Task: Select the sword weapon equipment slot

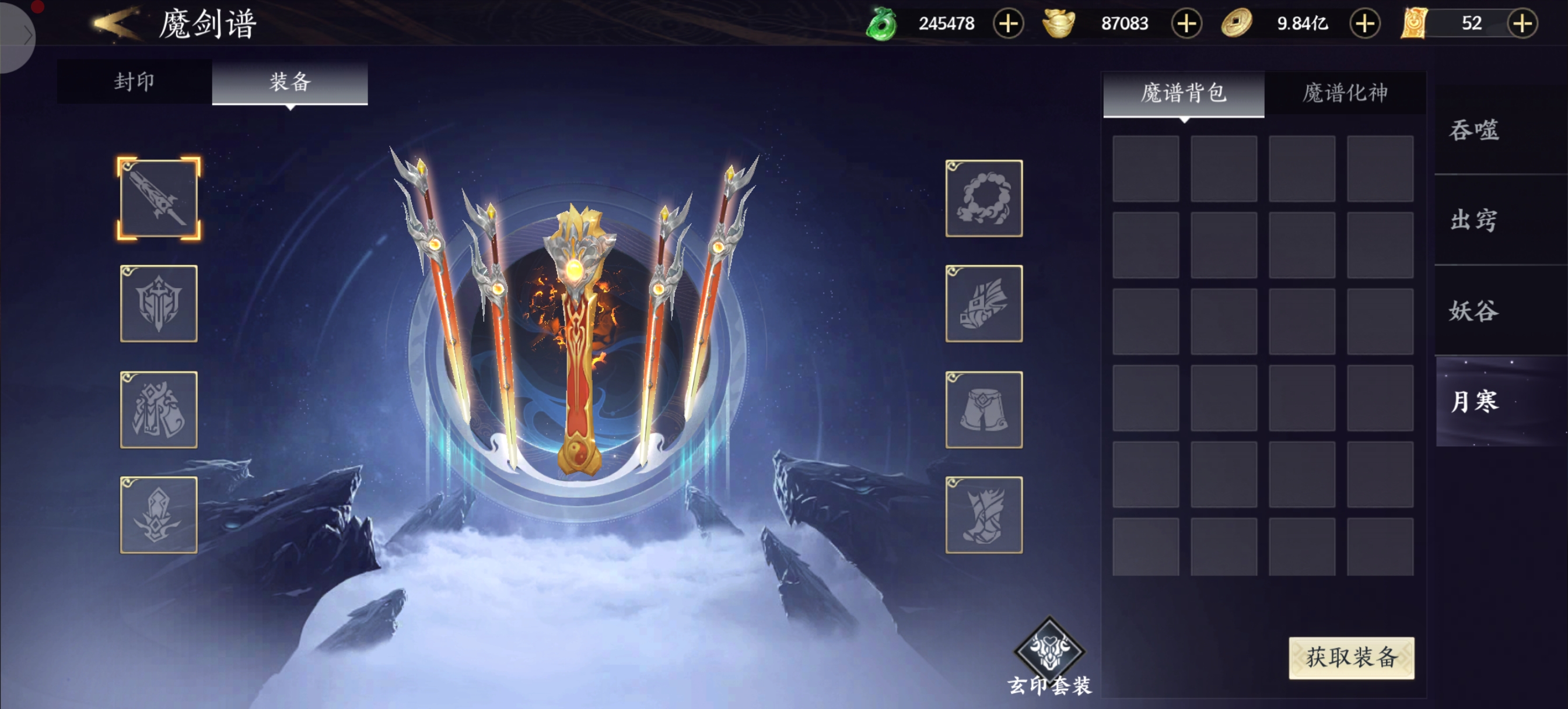Action: pos(159,198)
